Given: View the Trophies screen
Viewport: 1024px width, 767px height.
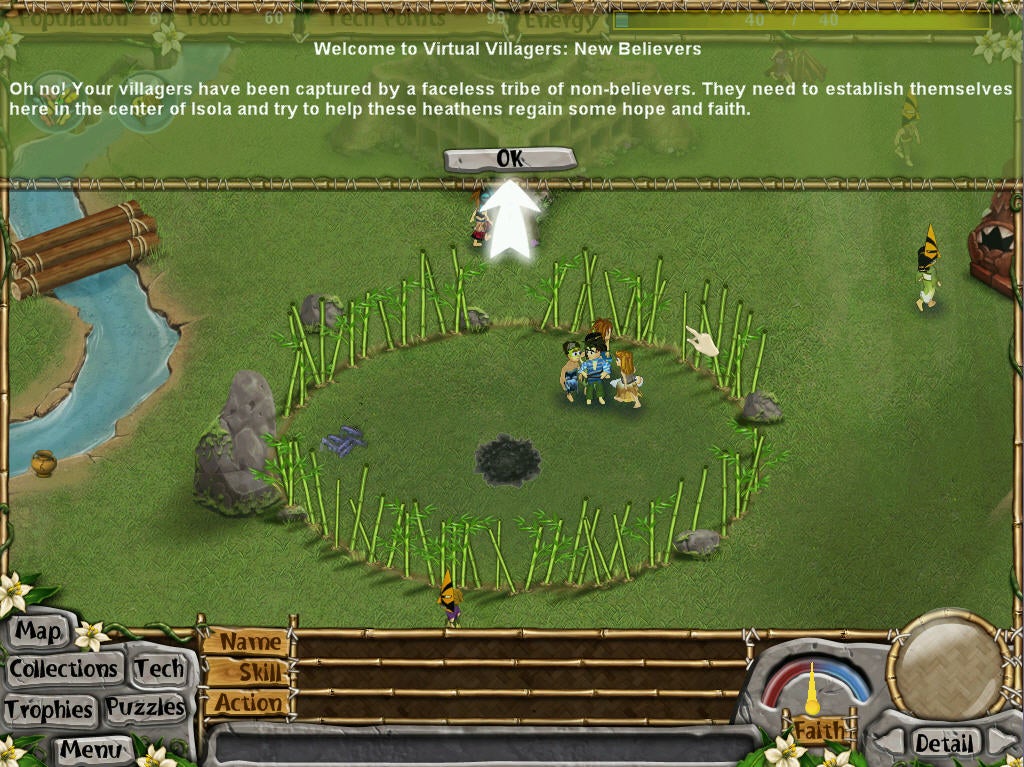Looking at the screenshot, I should point(49,709).
